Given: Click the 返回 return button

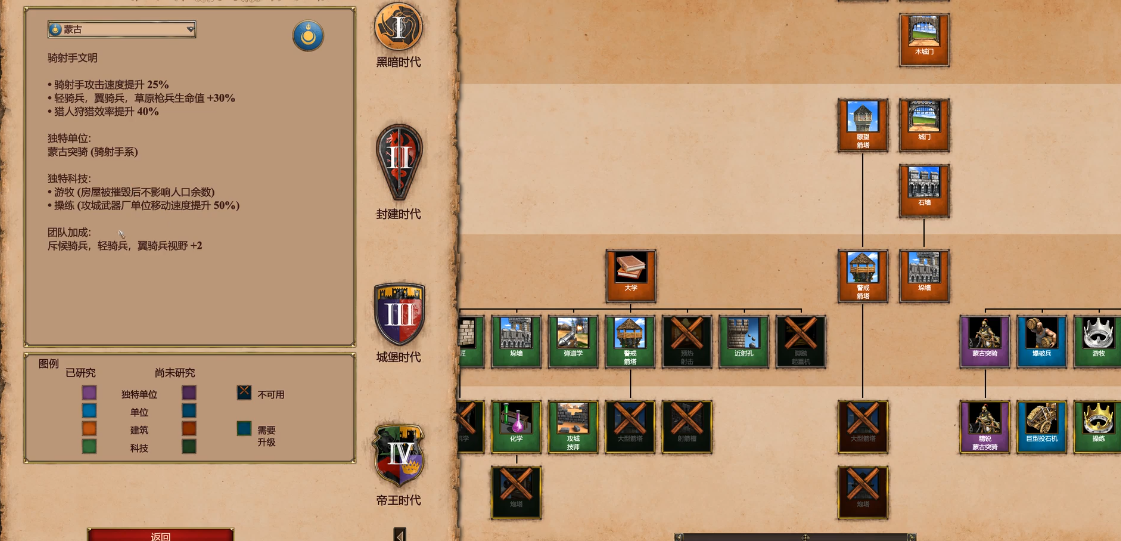Looking at the screenshot, I should click(160, 535).
